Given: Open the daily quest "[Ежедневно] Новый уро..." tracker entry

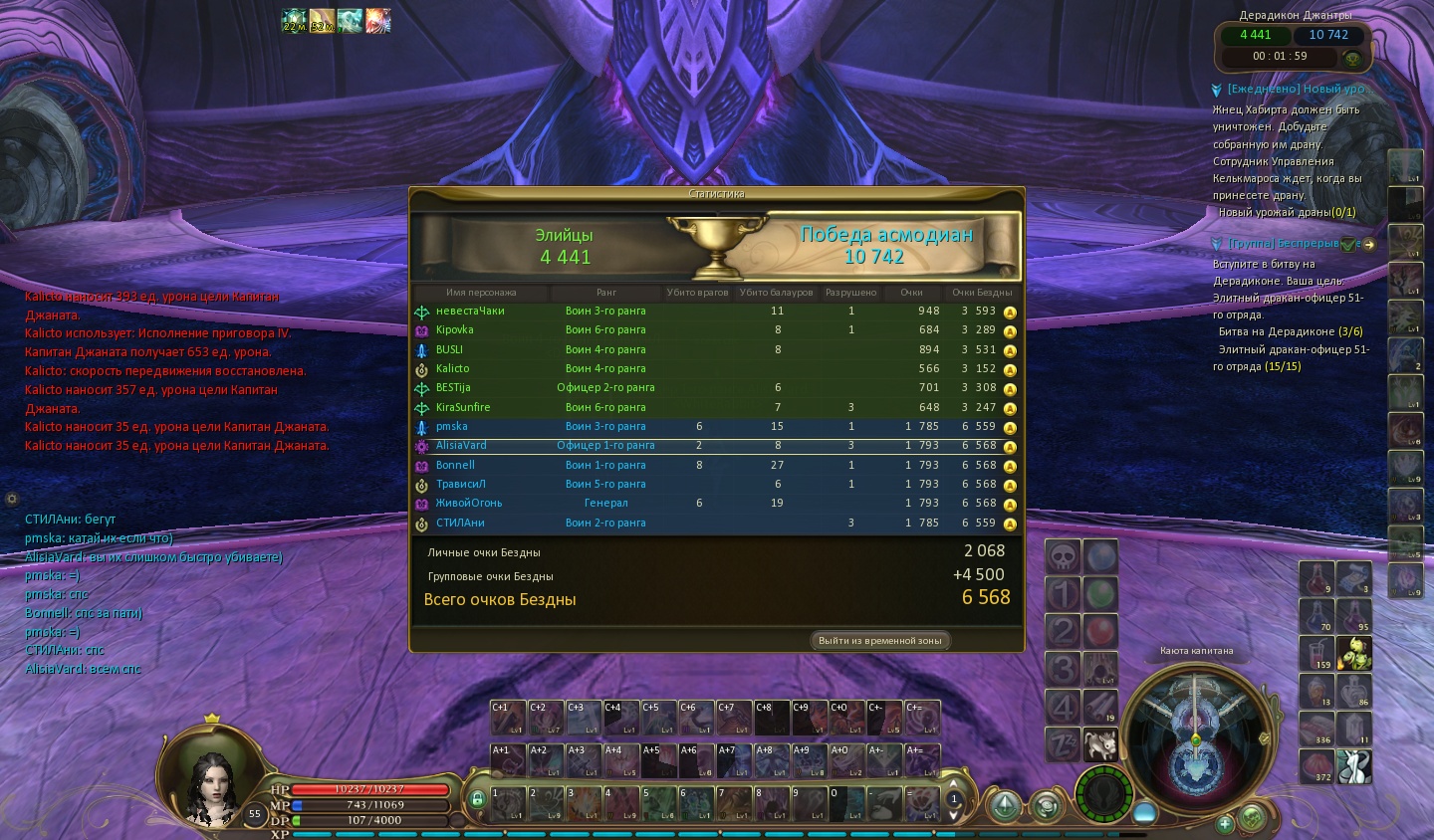Looking at the screenshot, I should point(1295,90).
